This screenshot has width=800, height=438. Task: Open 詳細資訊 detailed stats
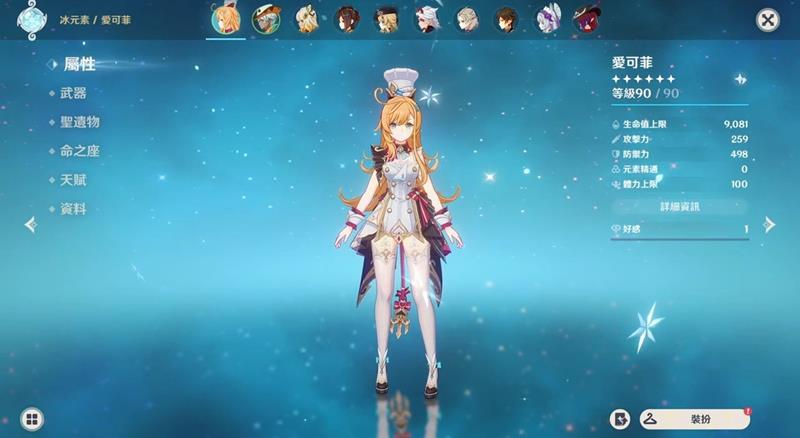pyautogui.click(x=680, y=206)
